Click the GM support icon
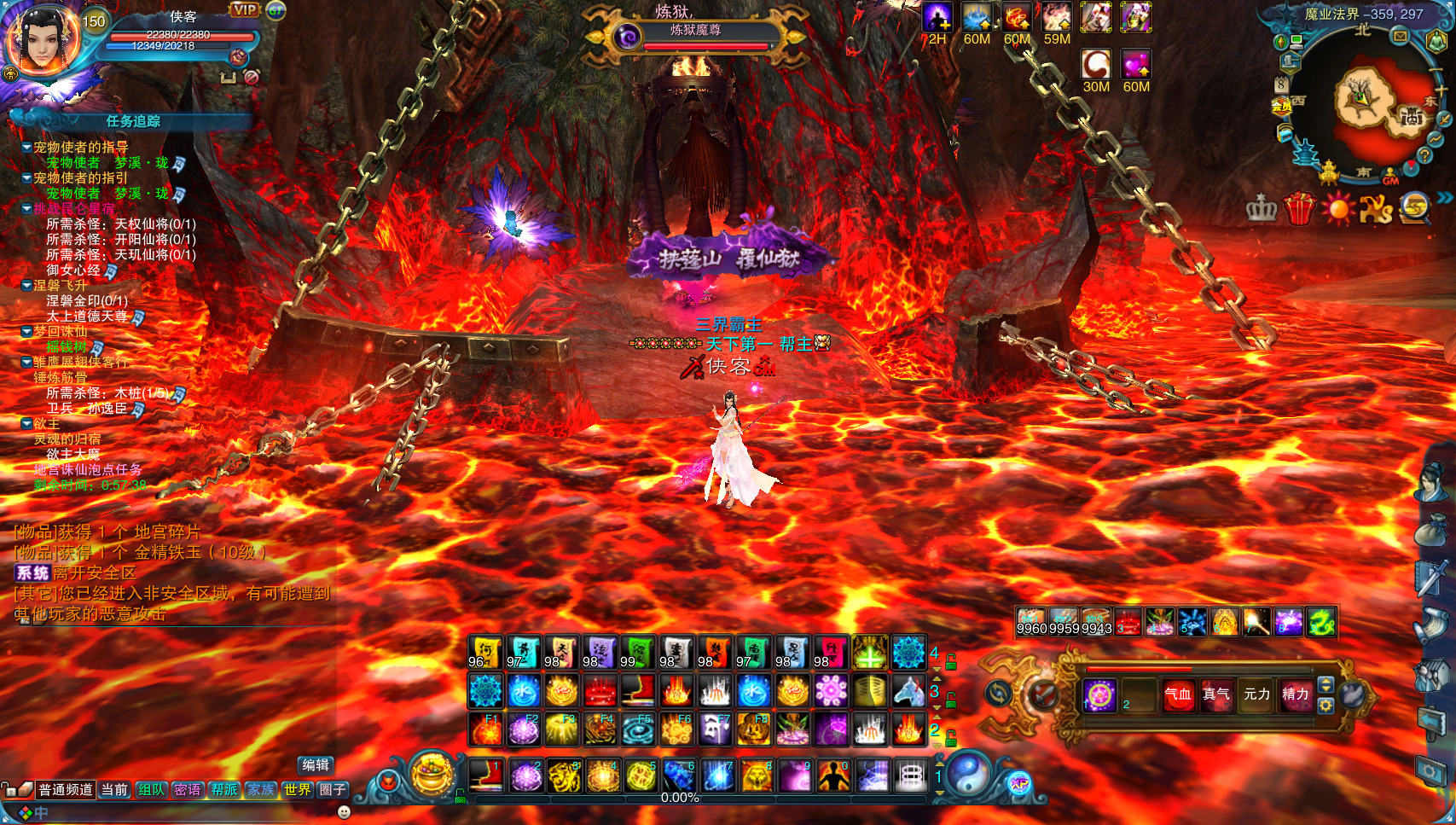The image size is (1456, 825). coord(1390,177)
